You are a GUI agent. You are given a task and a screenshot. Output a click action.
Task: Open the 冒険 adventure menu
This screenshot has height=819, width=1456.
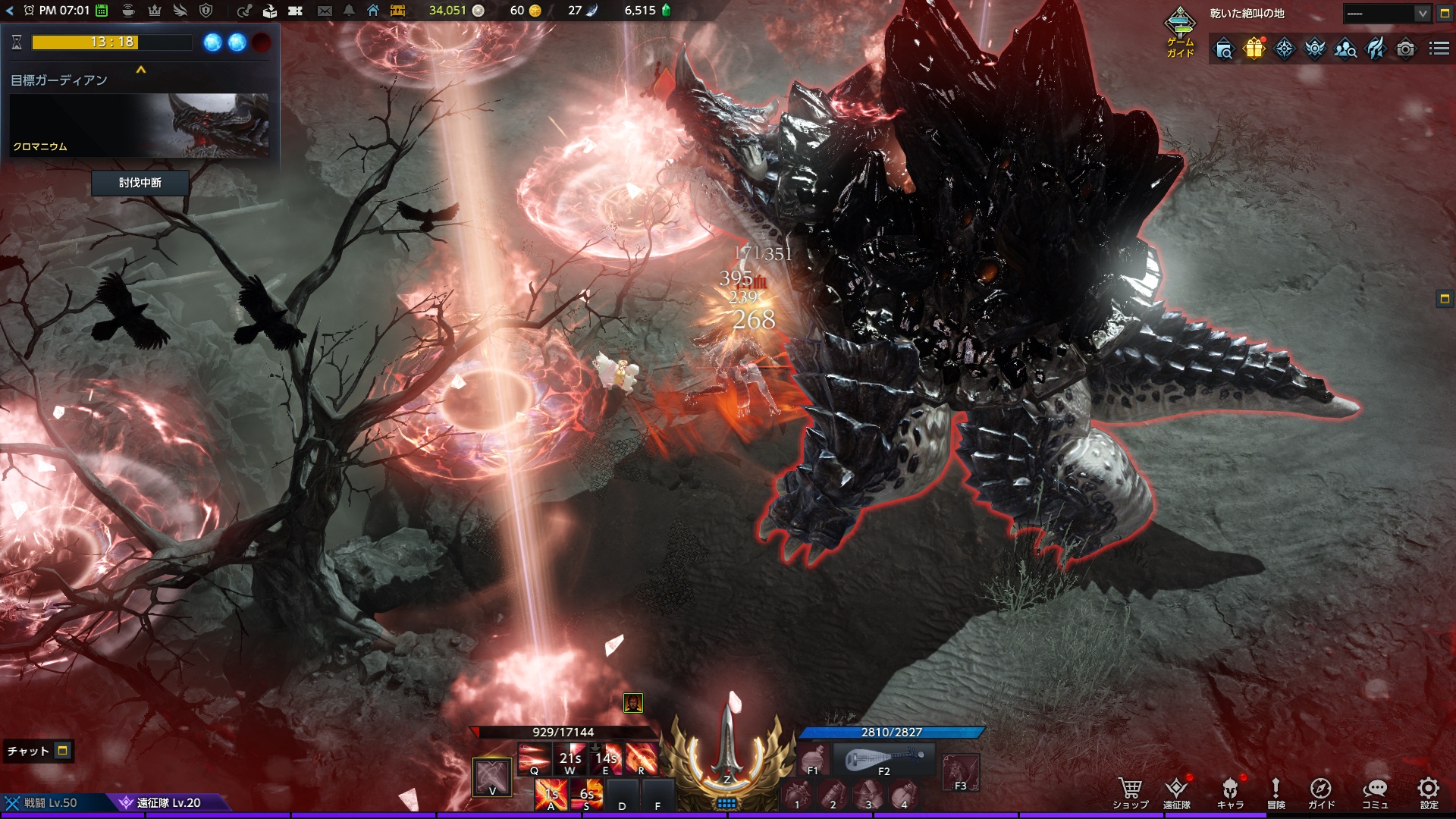[x=1276, y=792]
